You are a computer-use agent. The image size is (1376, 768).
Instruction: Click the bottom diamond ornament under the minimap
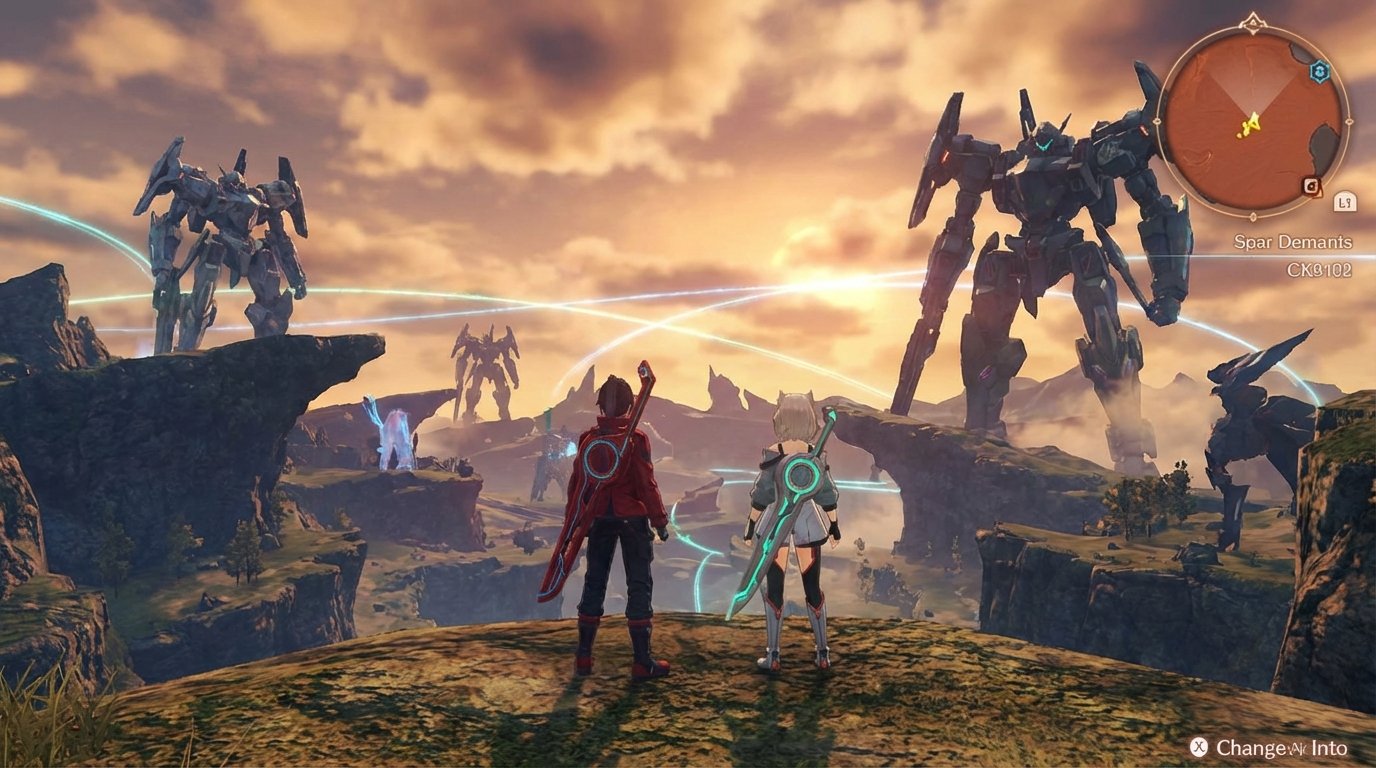tap(1251, 217)
